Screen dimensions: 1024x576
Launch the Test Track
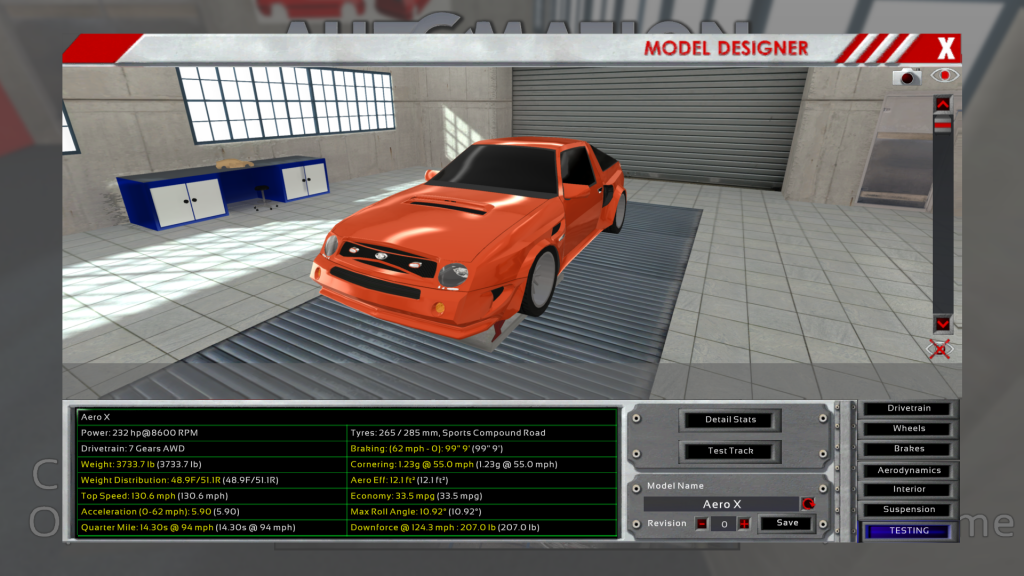coord(730,451)
